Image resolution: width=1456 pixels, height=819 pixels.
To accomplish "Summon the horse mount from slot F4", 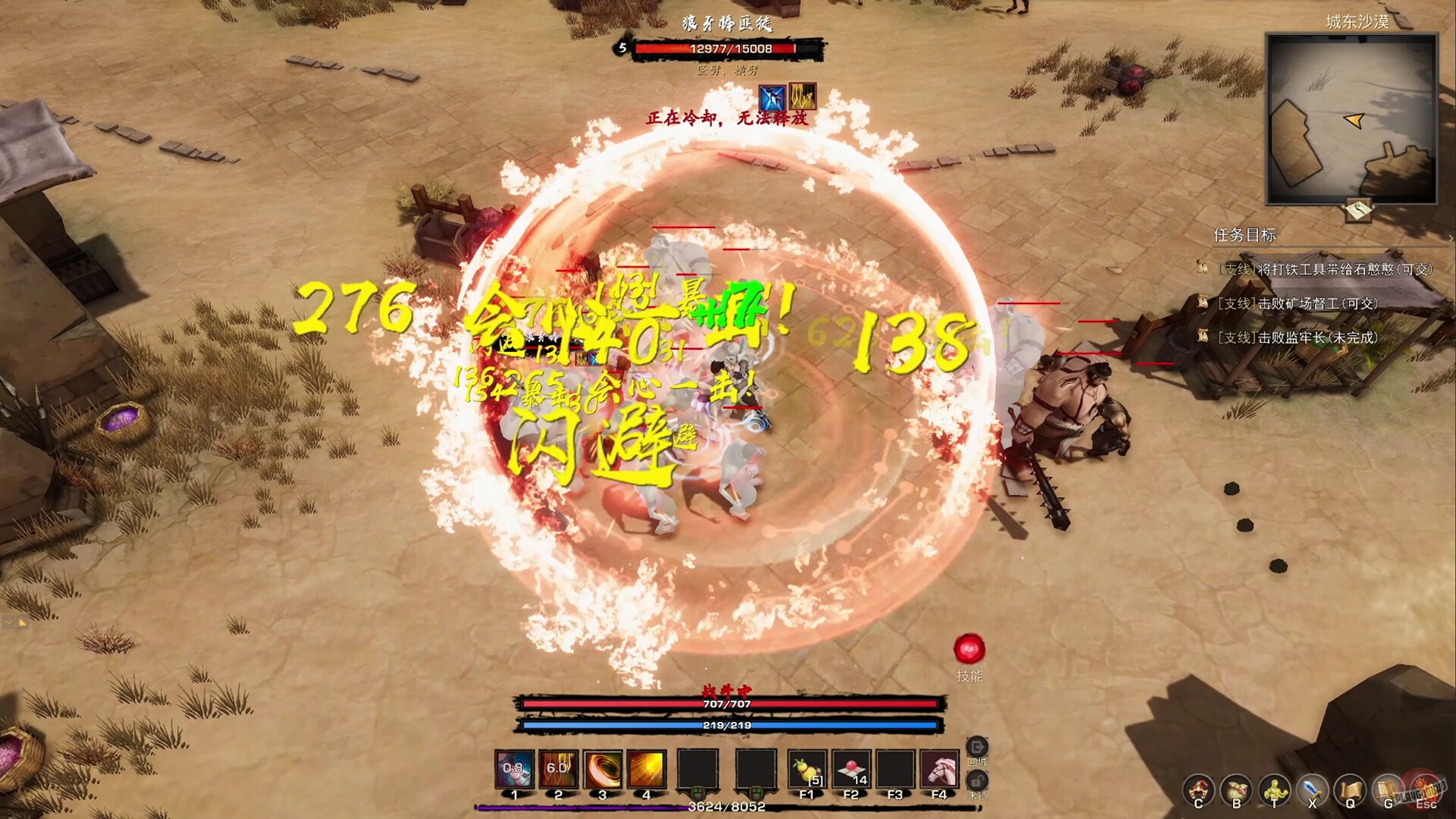I will (x=939, y=770).
